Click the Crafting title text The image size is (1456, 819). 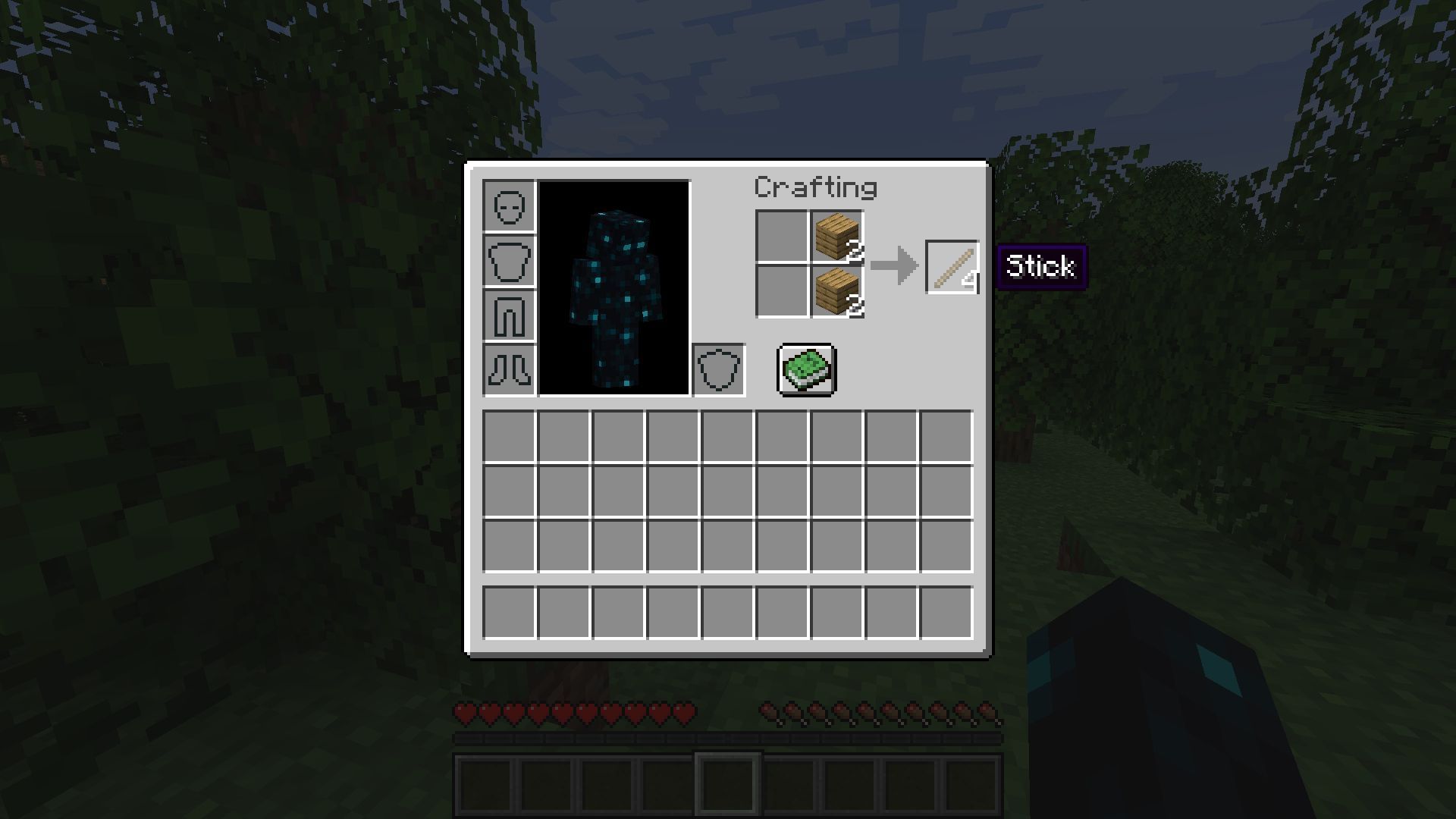(x=817, y=187)
